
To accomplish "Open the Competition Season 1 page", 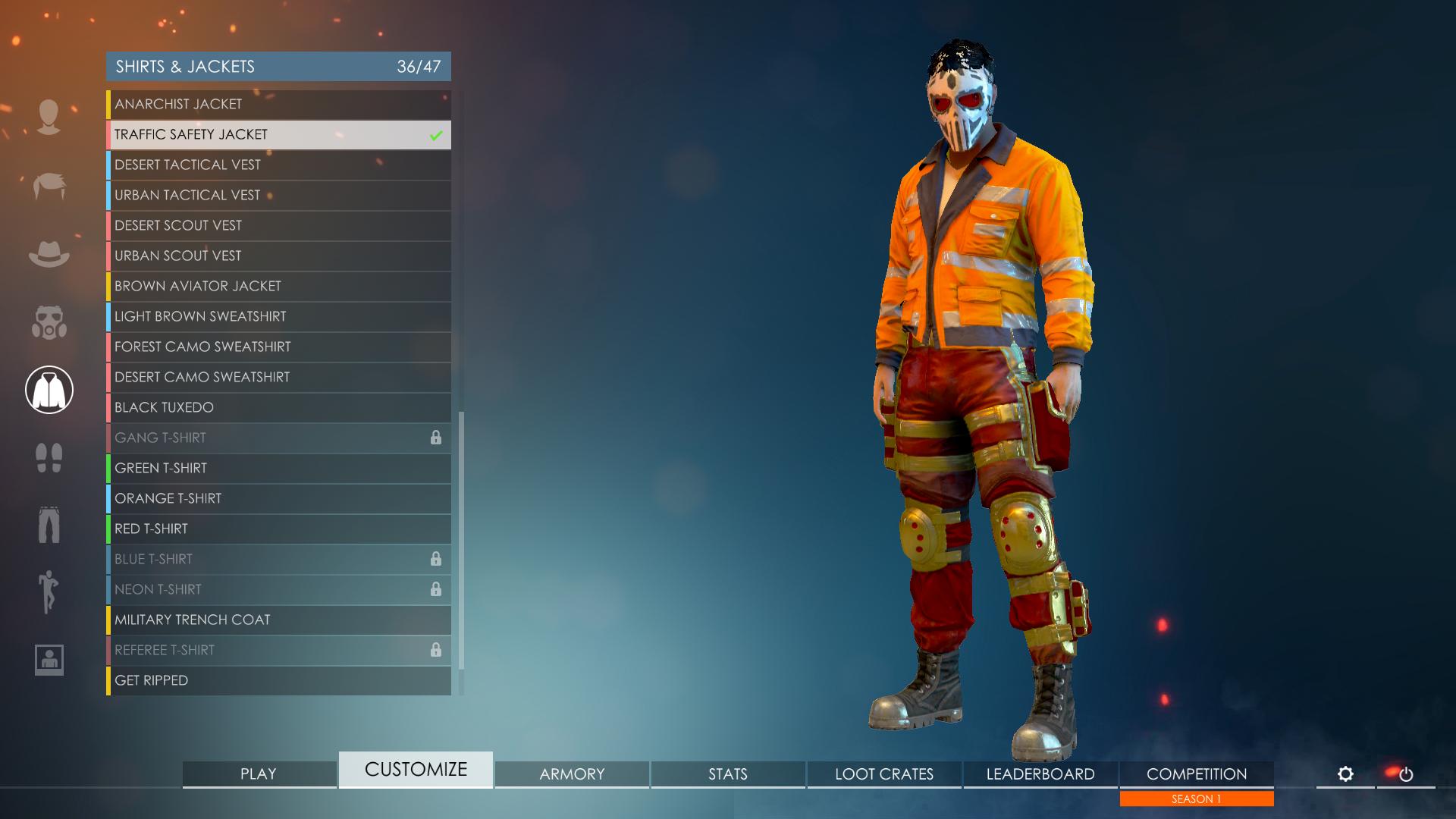I will coord(1197,774).
